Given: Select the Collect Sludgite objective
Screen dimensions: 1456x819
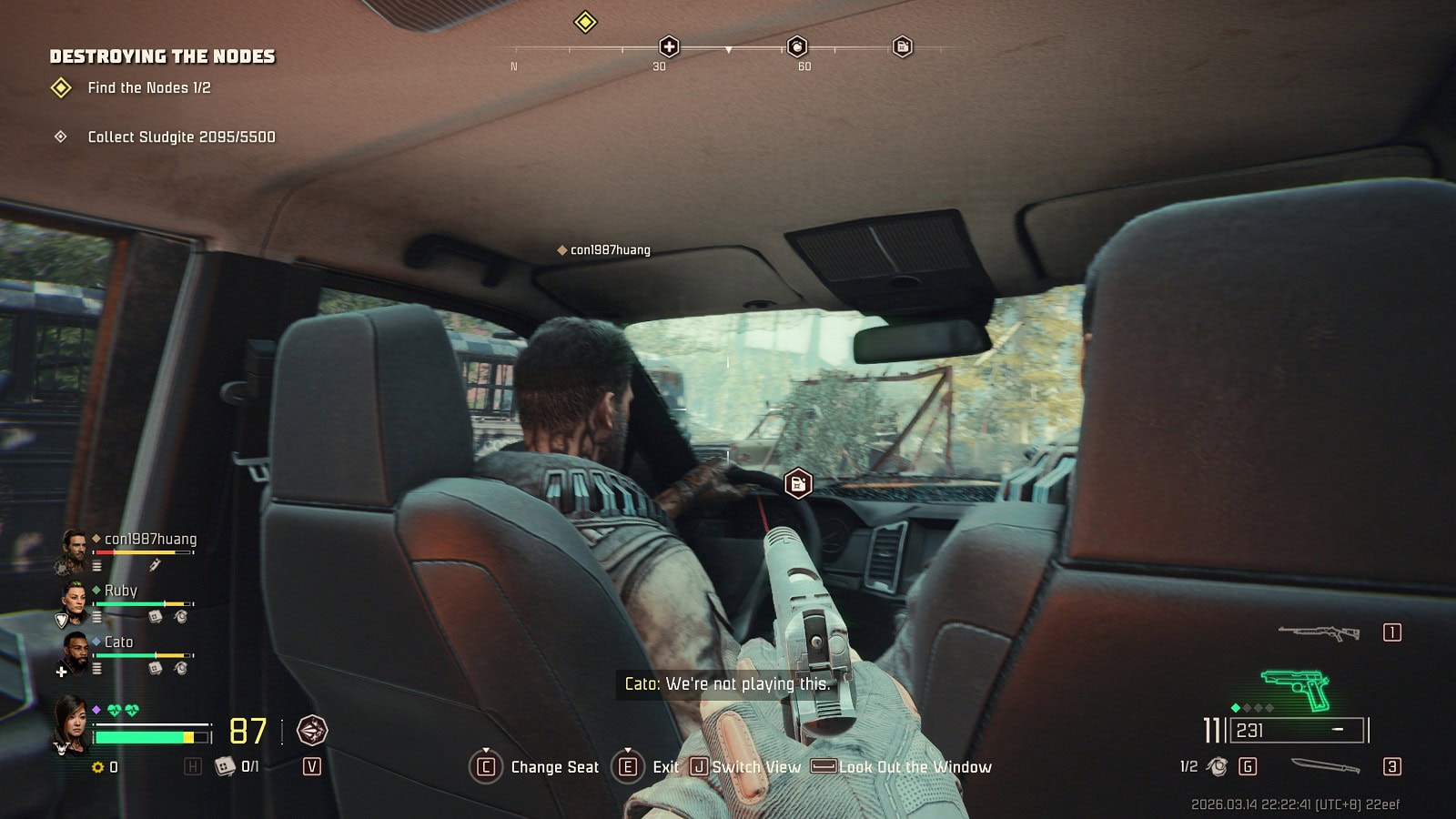Looking at the screenshot, I should pos(180,137).
